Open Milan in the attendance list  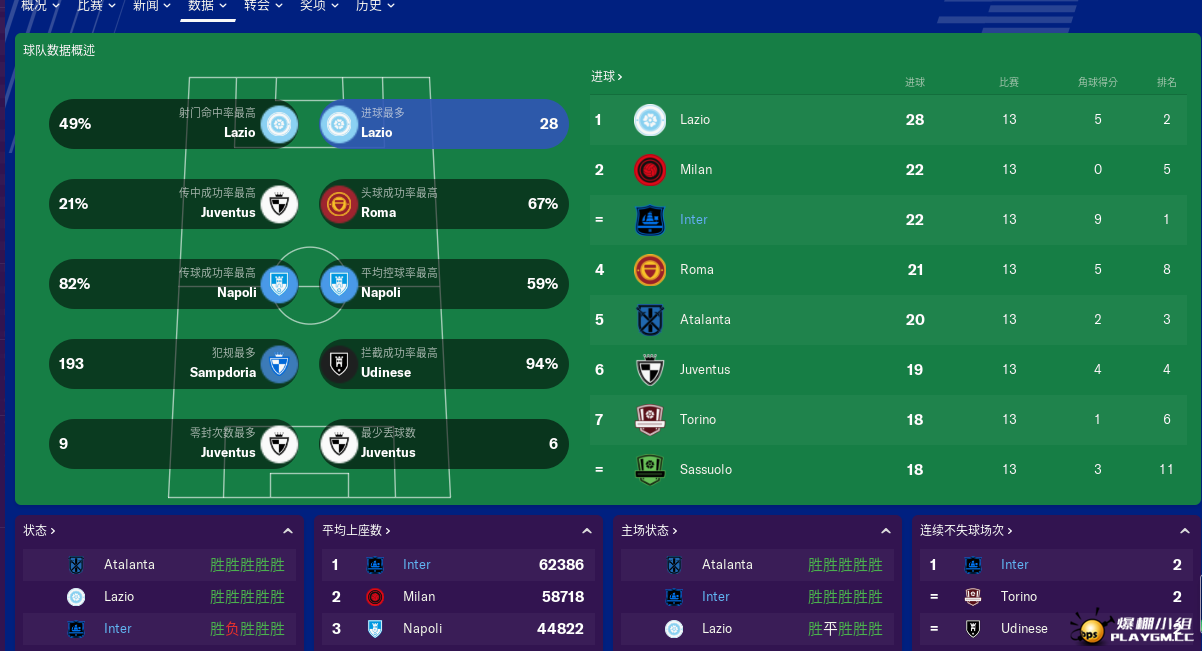pyautogui.click(x=419, y=597)
